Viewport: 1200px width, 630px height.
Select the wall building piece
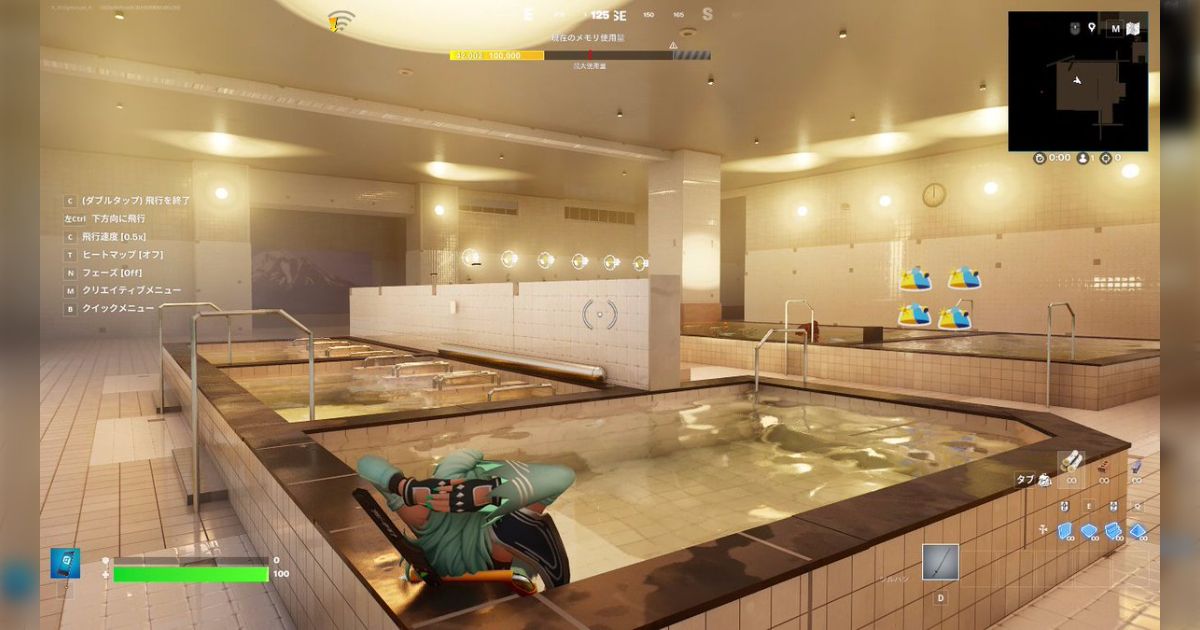1065,531
